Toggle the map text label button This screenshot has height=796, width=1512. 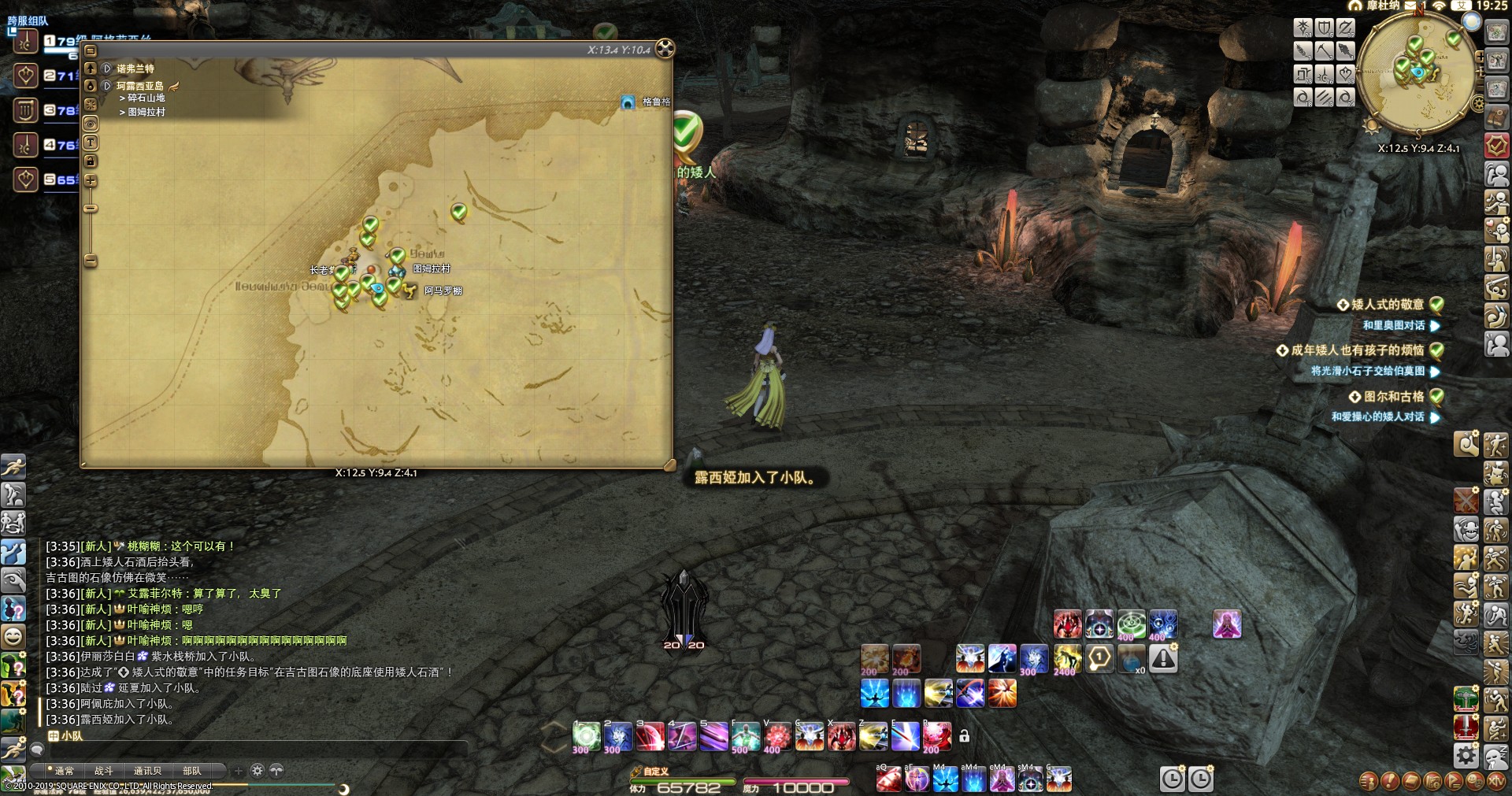pos(91,143)
